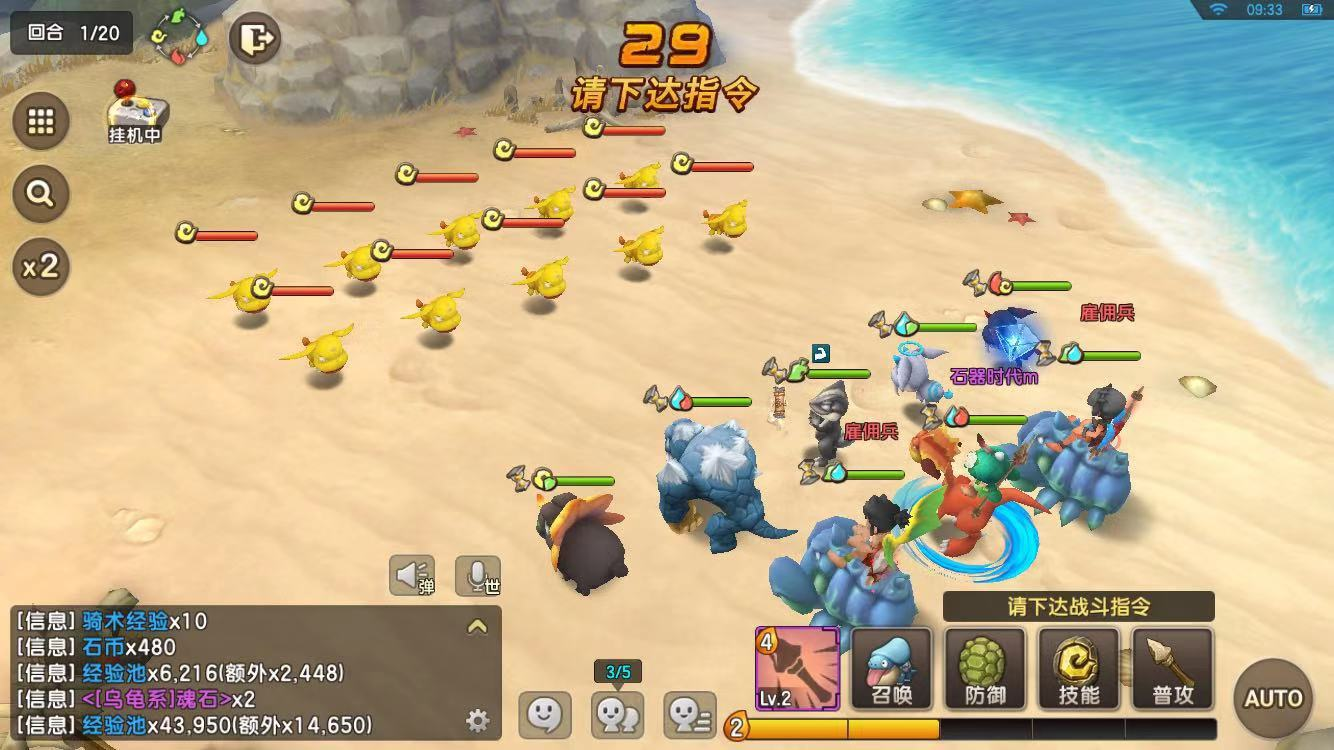Toggle the AUTO battle button
Image resolution: width=1334 pixels, height=750 pixels.
click(x=1273, y=697)
